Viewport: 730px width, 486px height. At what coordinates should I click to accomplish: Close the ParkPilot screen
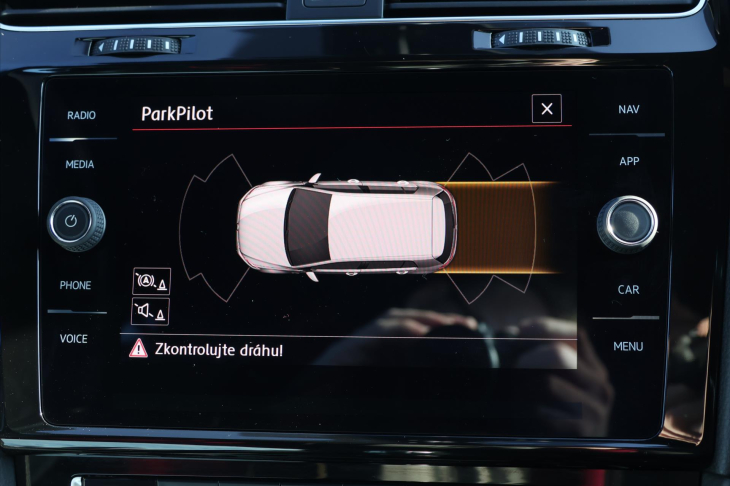coord(547,109)
